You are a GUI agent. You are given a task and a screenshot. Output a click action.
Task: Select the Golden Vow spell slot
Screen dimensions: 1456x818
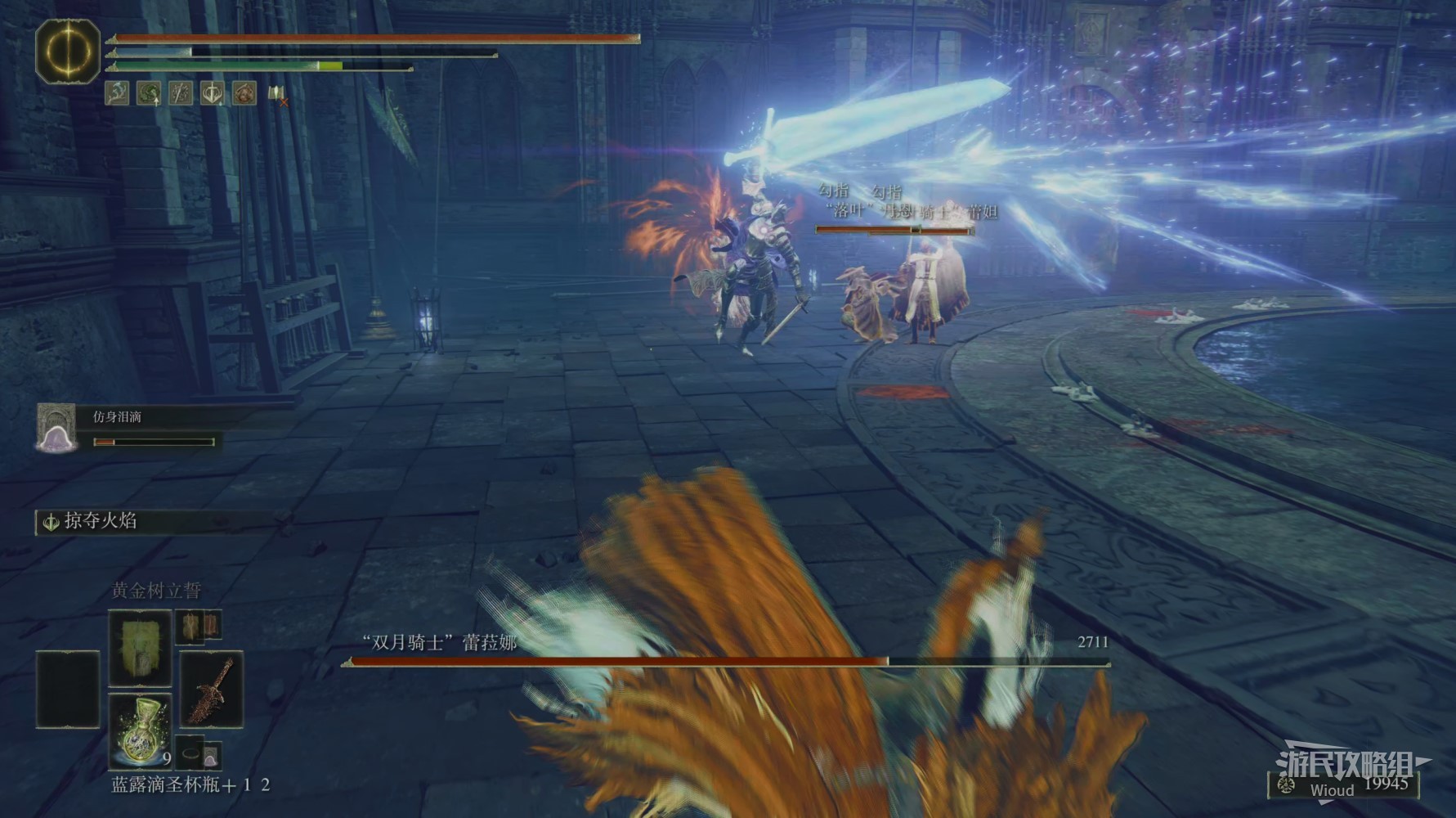click(x=140, y=648)
